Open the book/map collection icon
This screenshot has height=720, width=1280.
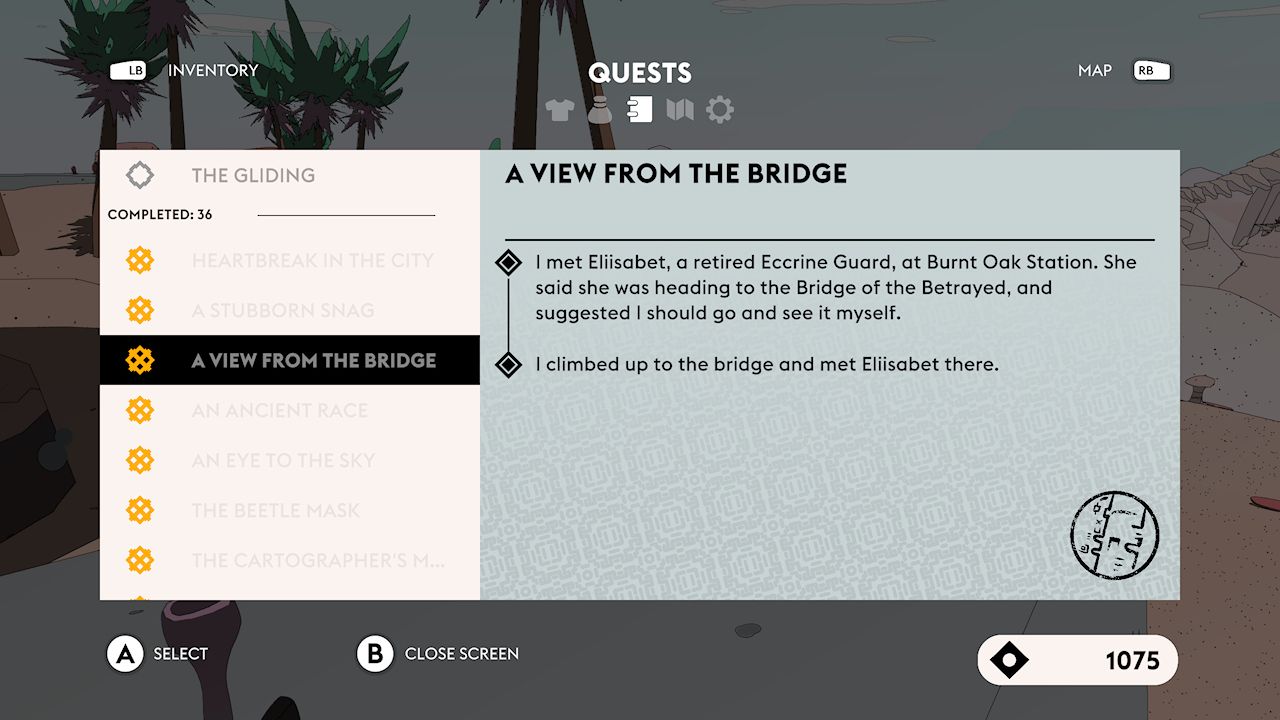click(680, 110)
